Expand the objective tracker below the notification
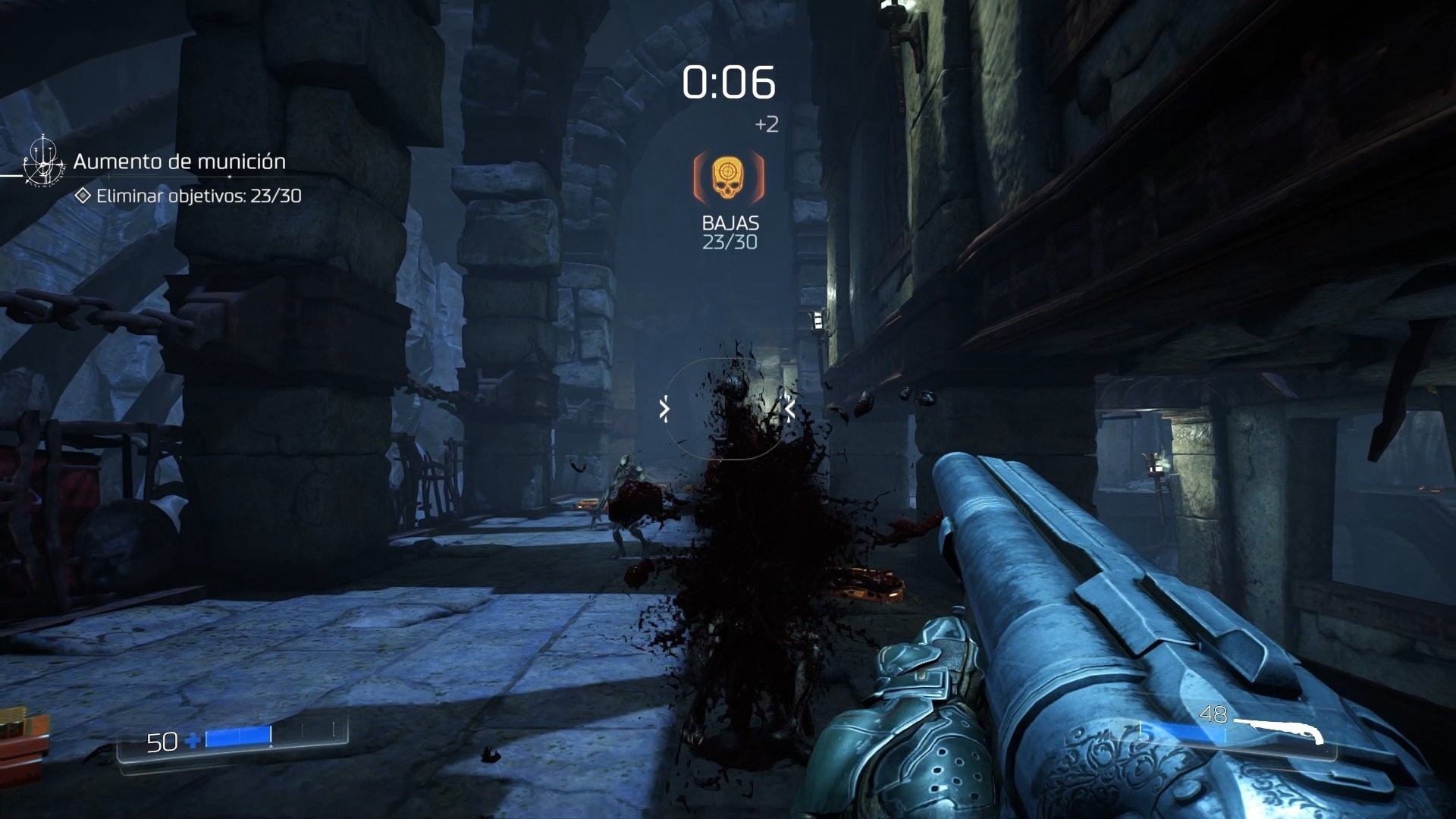The width and height of the screenshot is (1456, 819). coord(197,196)
